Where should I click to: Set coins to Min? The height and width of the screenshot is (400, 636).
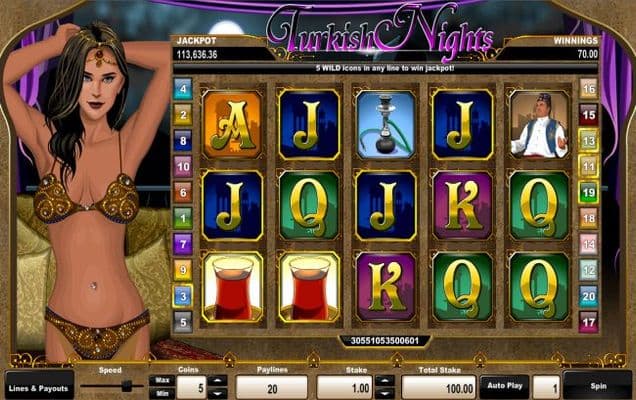pyautogui.click(x=161, y=392)
